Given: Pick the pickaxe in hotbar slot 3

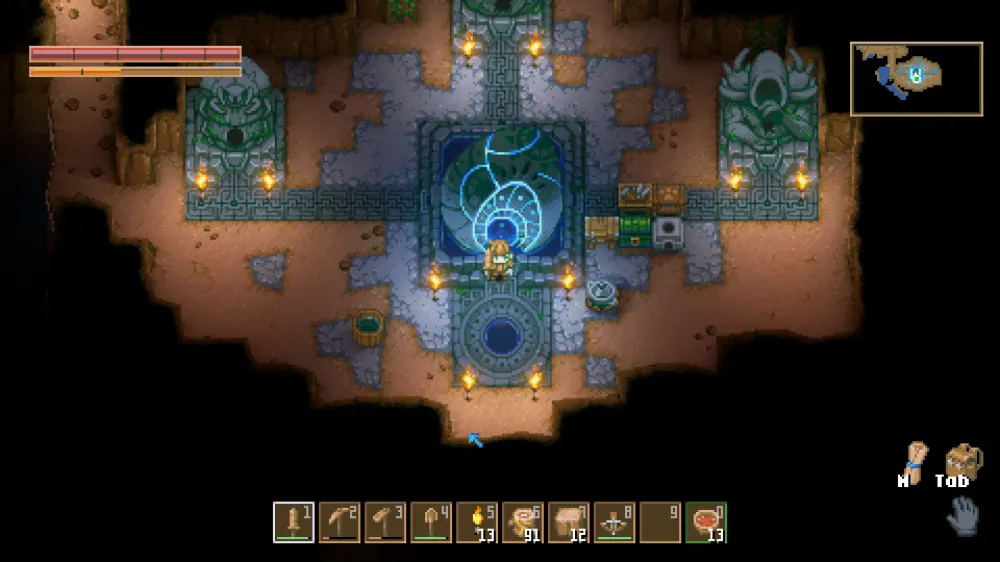Looking at the screenshot, I should click(x=386, y=522).
